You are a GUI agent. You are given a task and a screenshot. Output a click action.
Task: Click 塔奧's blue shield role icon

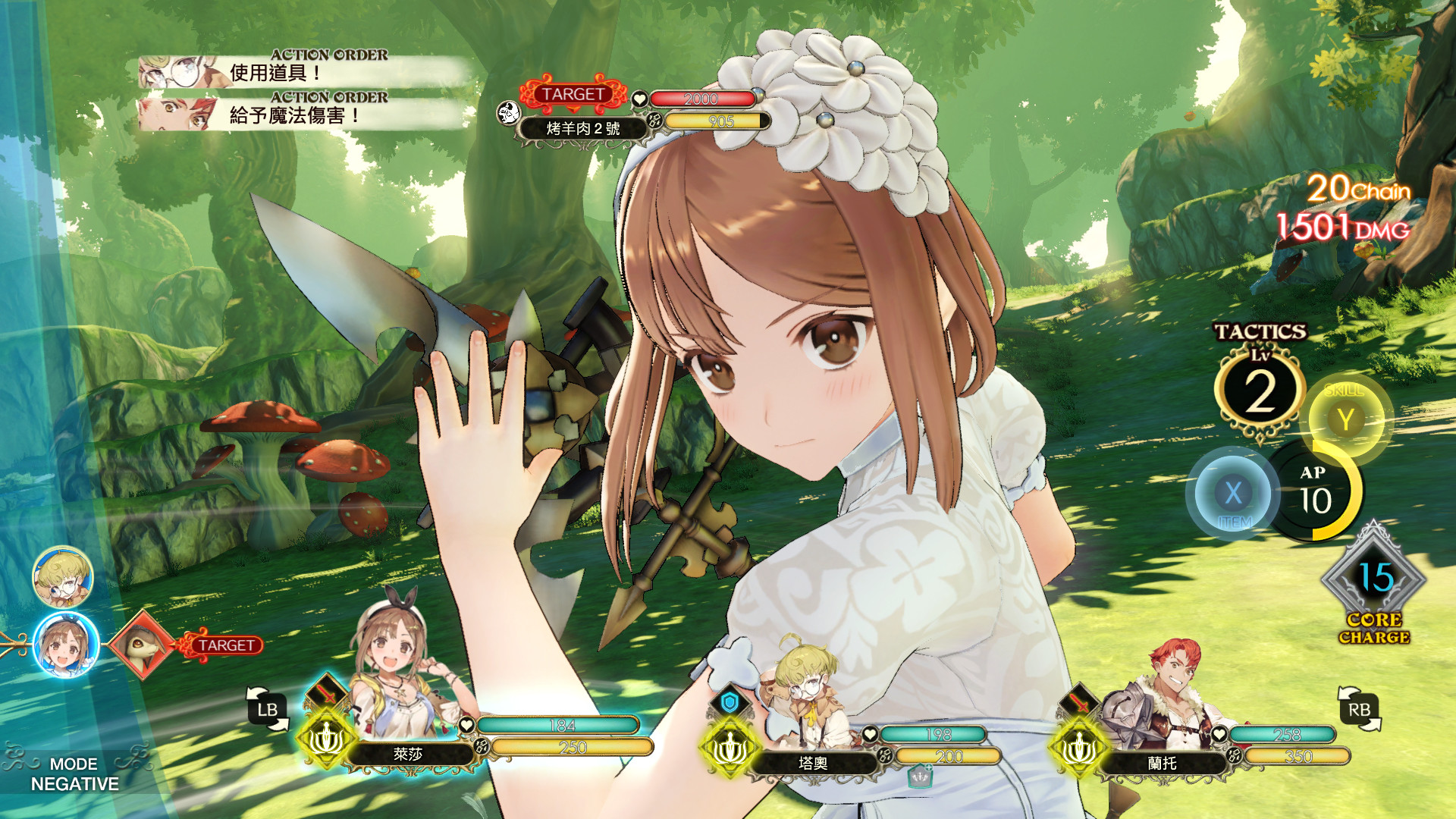(x=730, y=703)
